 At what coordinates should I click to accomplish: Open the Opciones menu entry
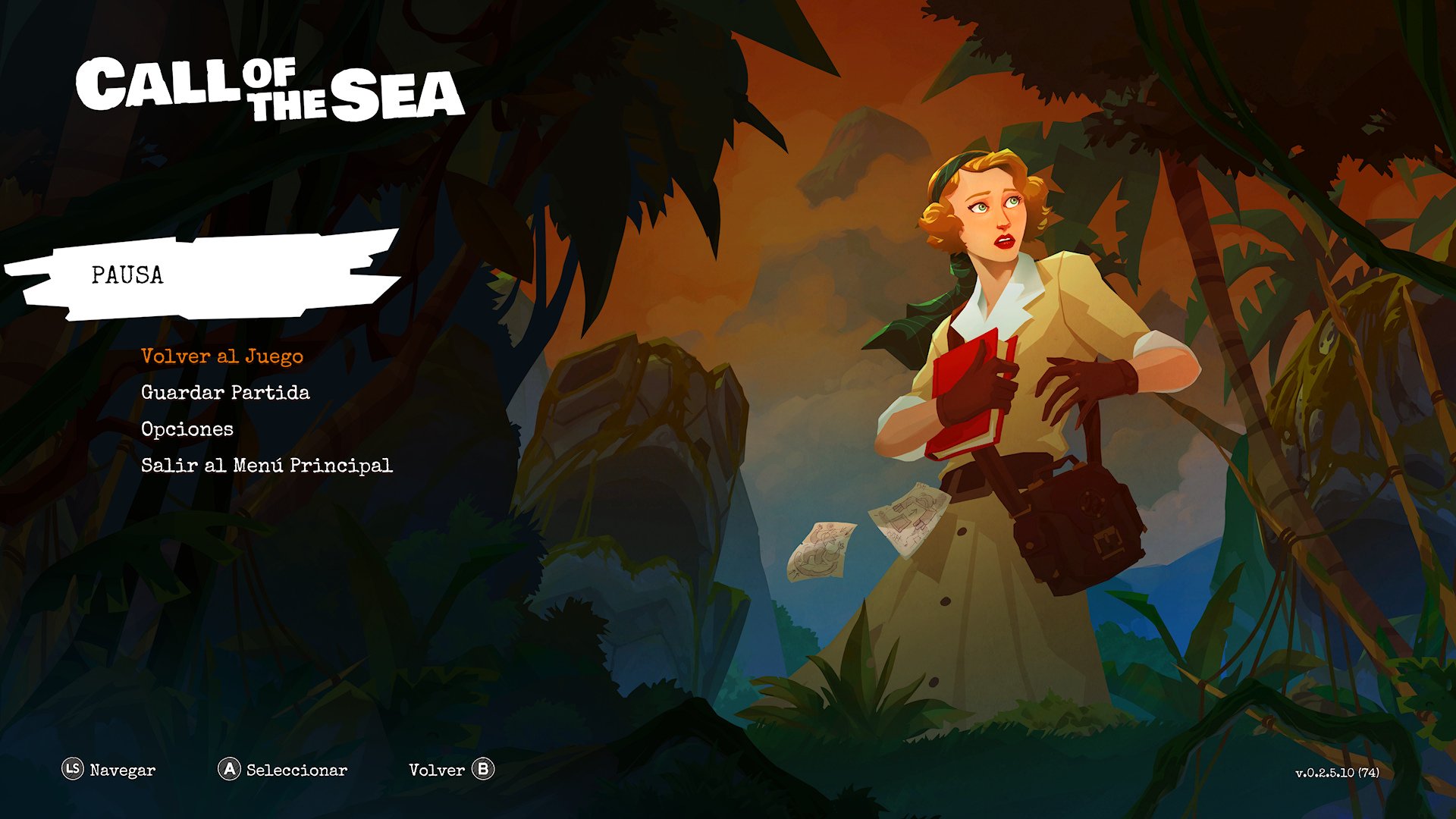187,429
